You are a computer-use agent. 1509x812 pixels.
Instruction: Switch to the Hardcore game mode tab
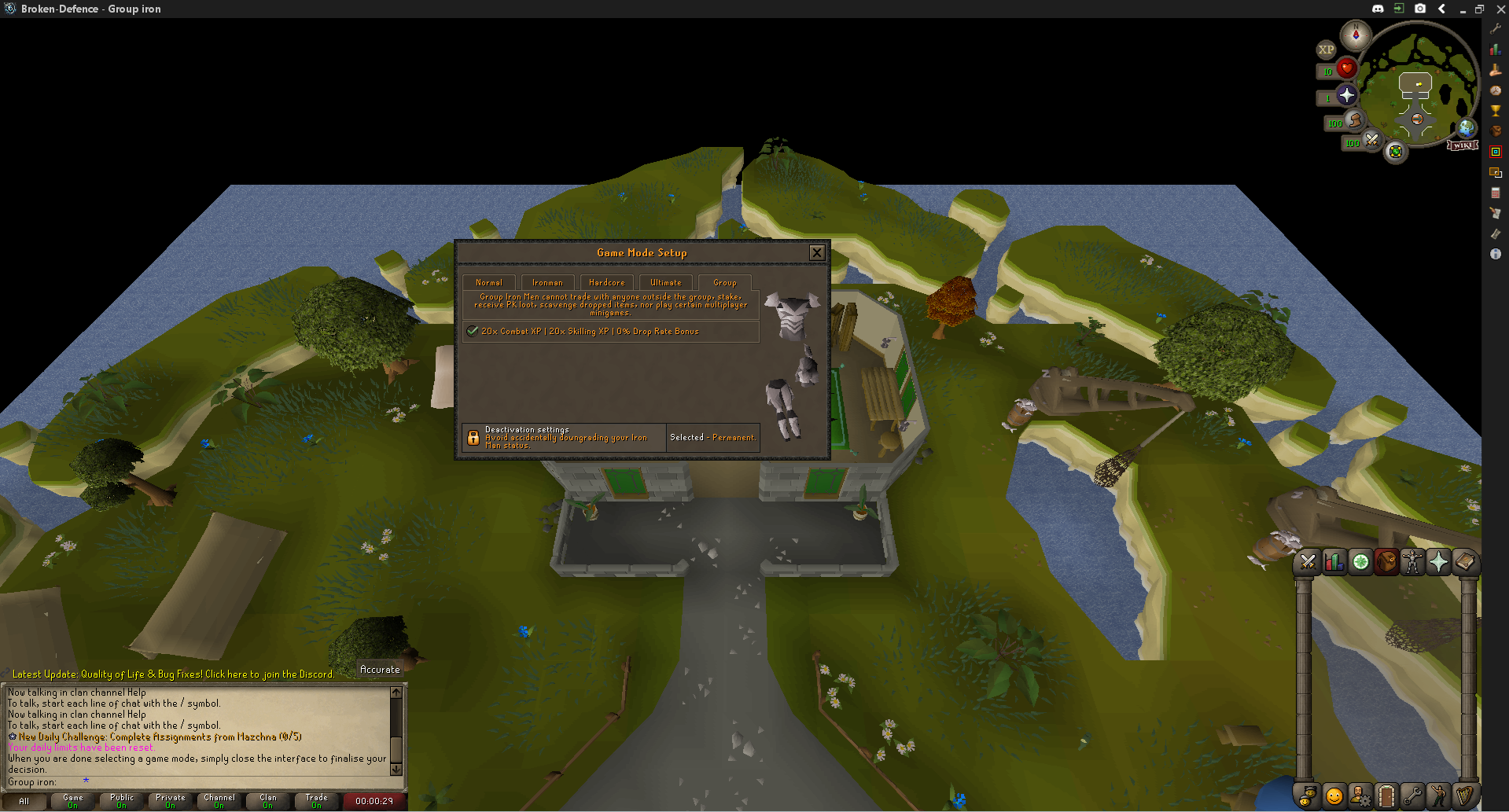(x=606, y=282)
